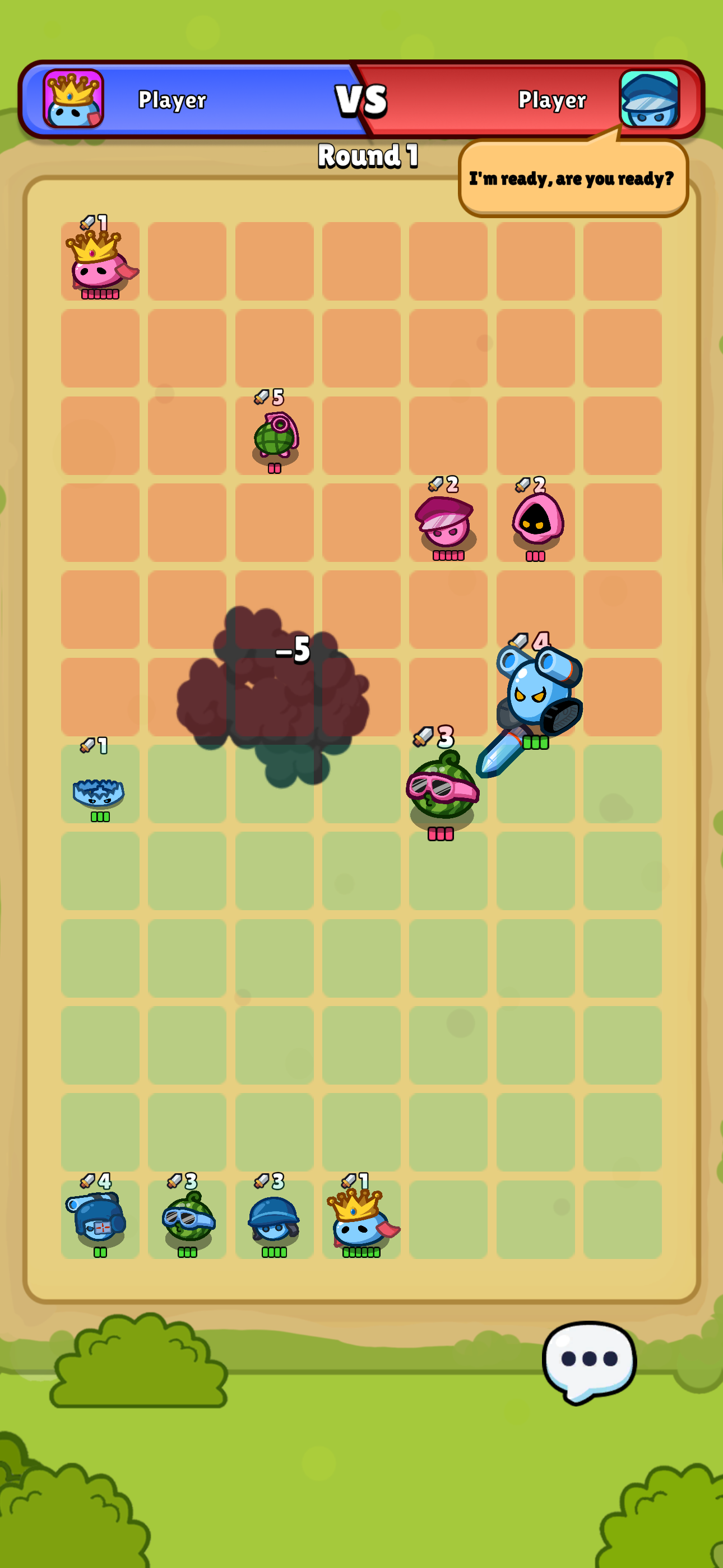This screenshot has width=723, height=1568.
Task: Tap the Round 1 label
Action: [367, 156]
